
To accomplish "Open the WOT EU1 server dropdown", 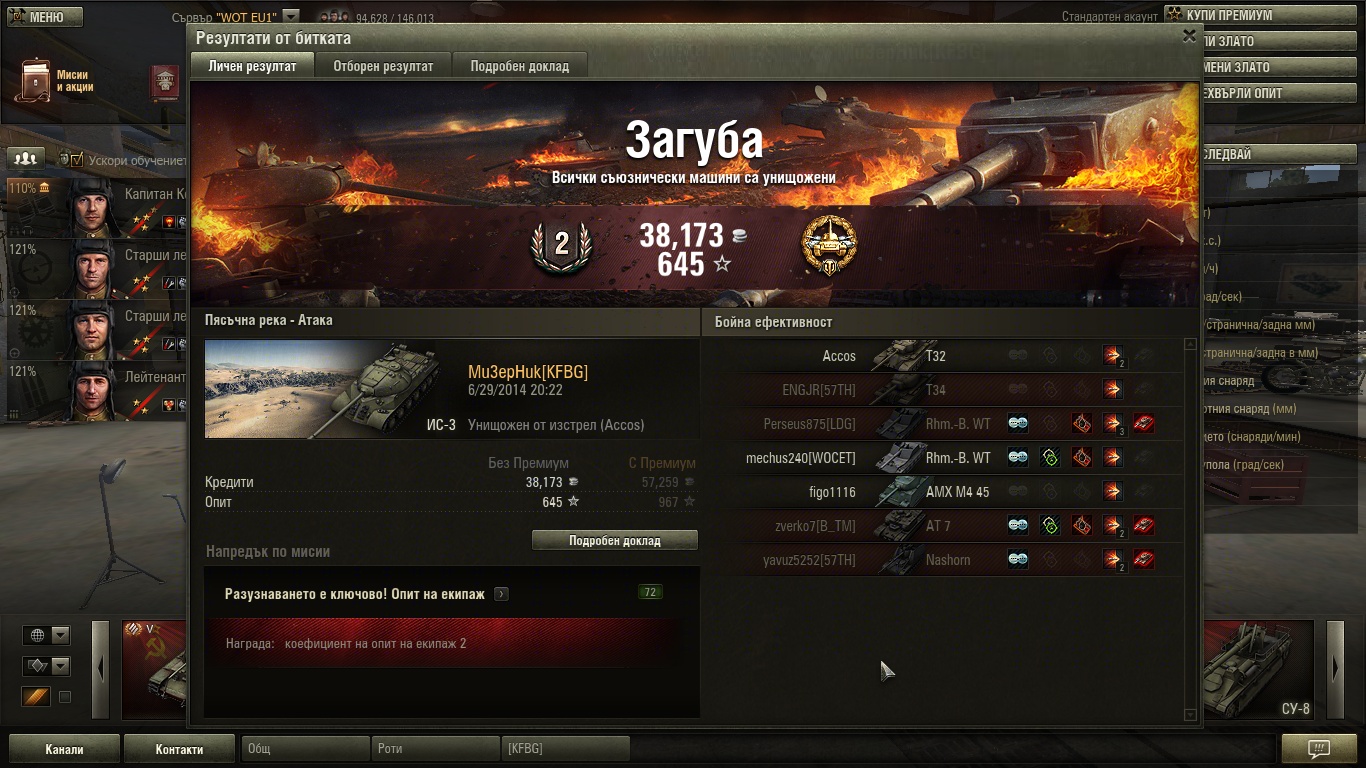I will pos(290,17).
